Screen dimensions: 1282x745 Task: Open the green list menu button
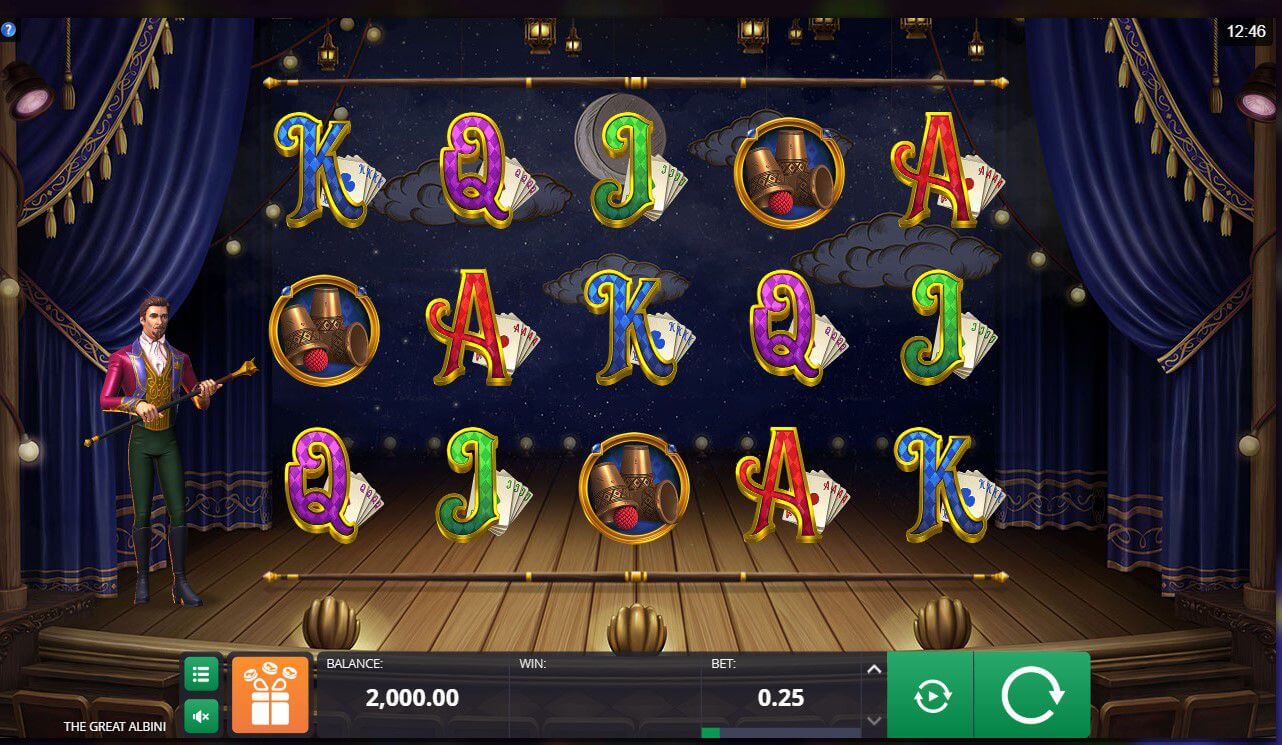pyautogui.click(x=200, y=674)
